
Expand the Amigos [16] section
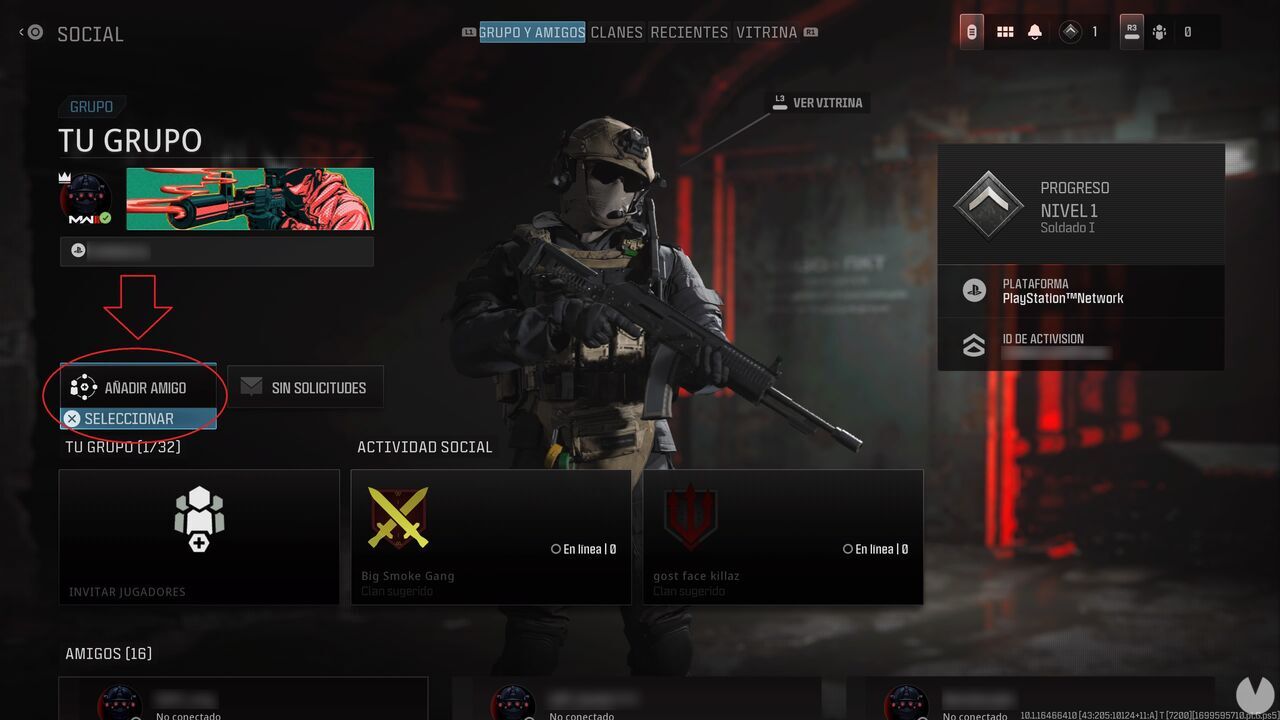coord(108,653)
